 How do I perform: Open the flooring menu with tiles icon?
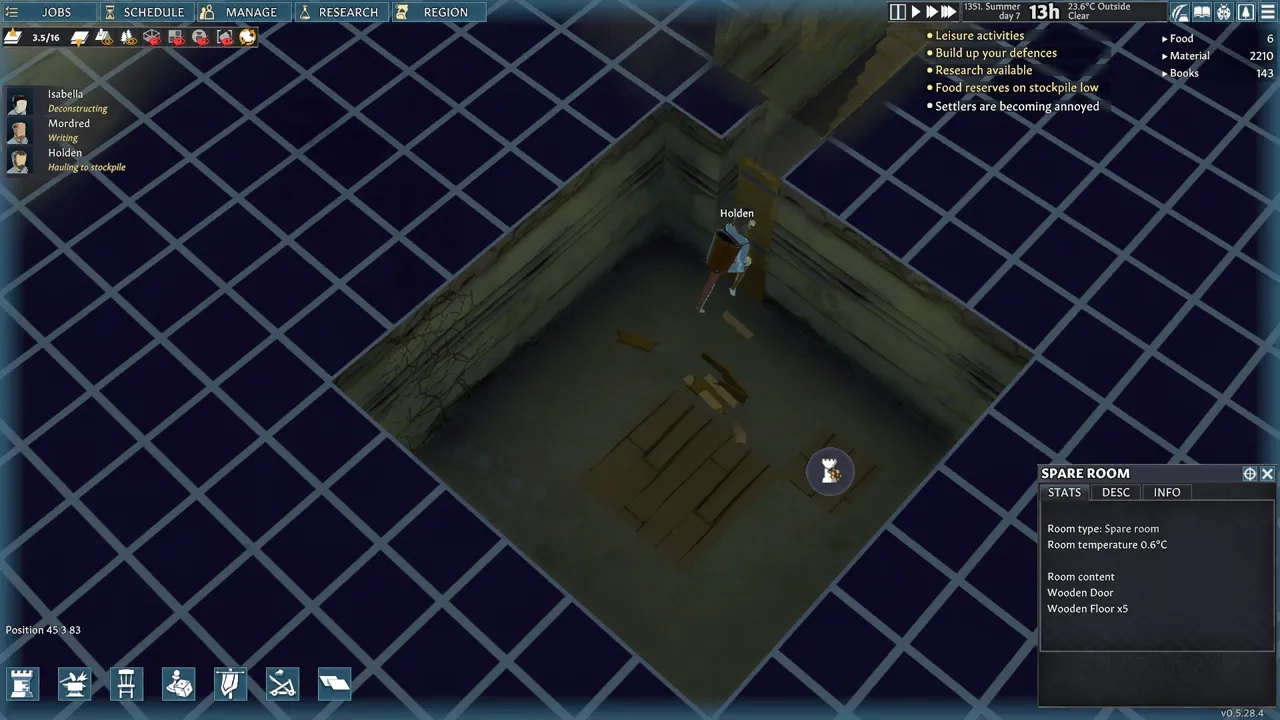pos(334,684)
